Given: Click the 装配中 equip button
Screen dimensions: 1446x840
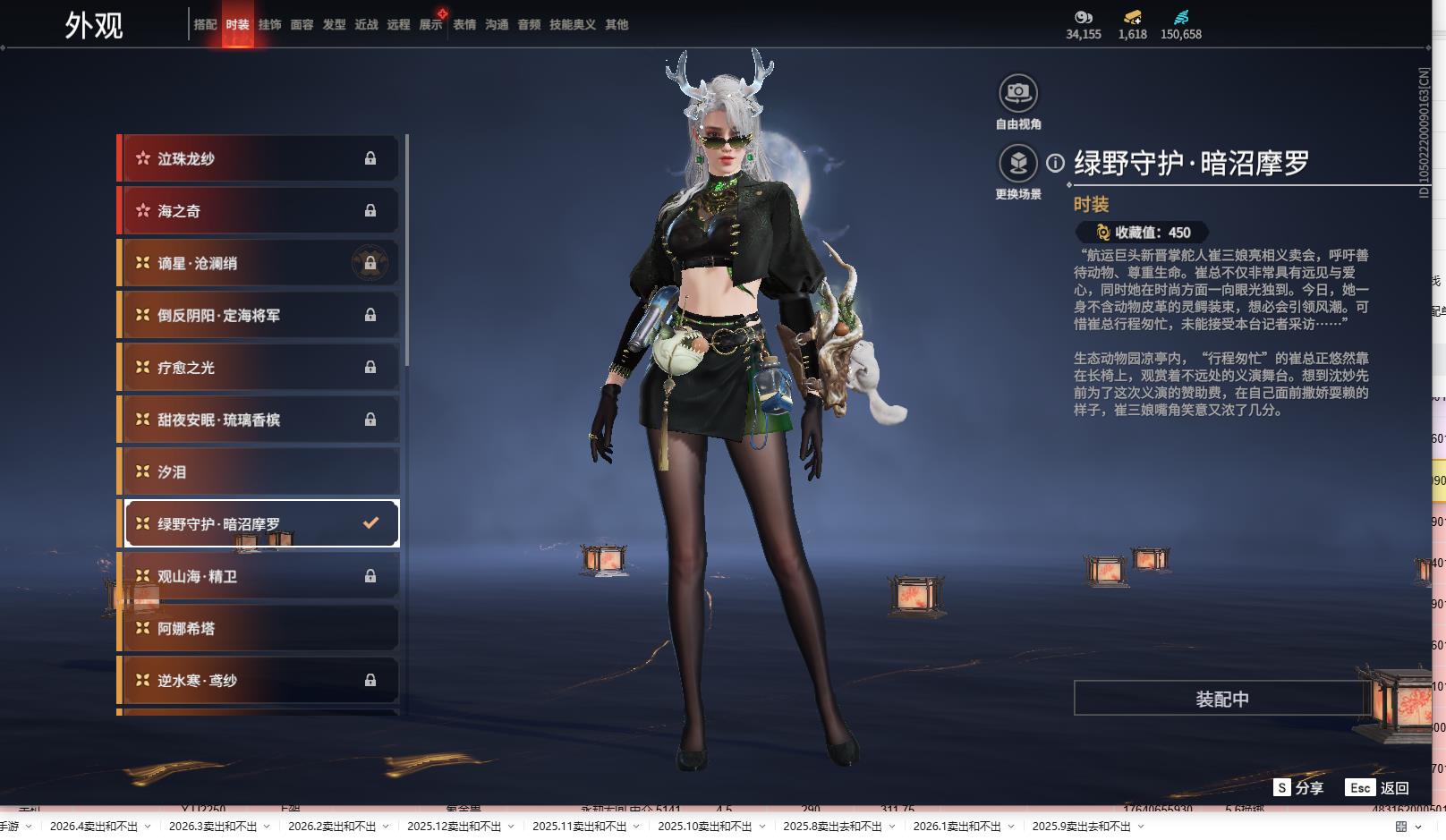Looking at the screenshot, I should coord(1221,699).
